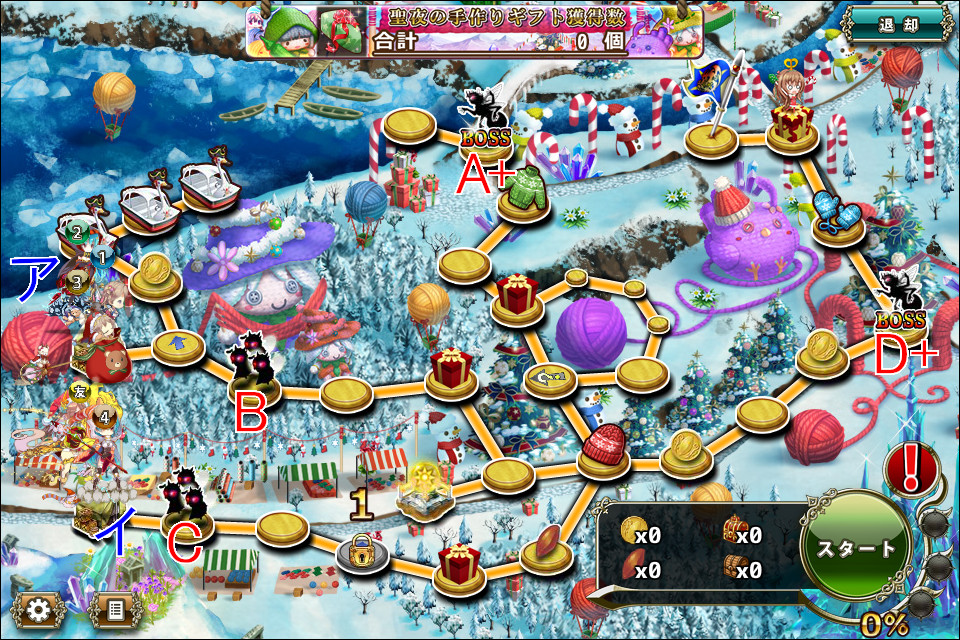
Task: Open the list document button
Action: [112, 609]
